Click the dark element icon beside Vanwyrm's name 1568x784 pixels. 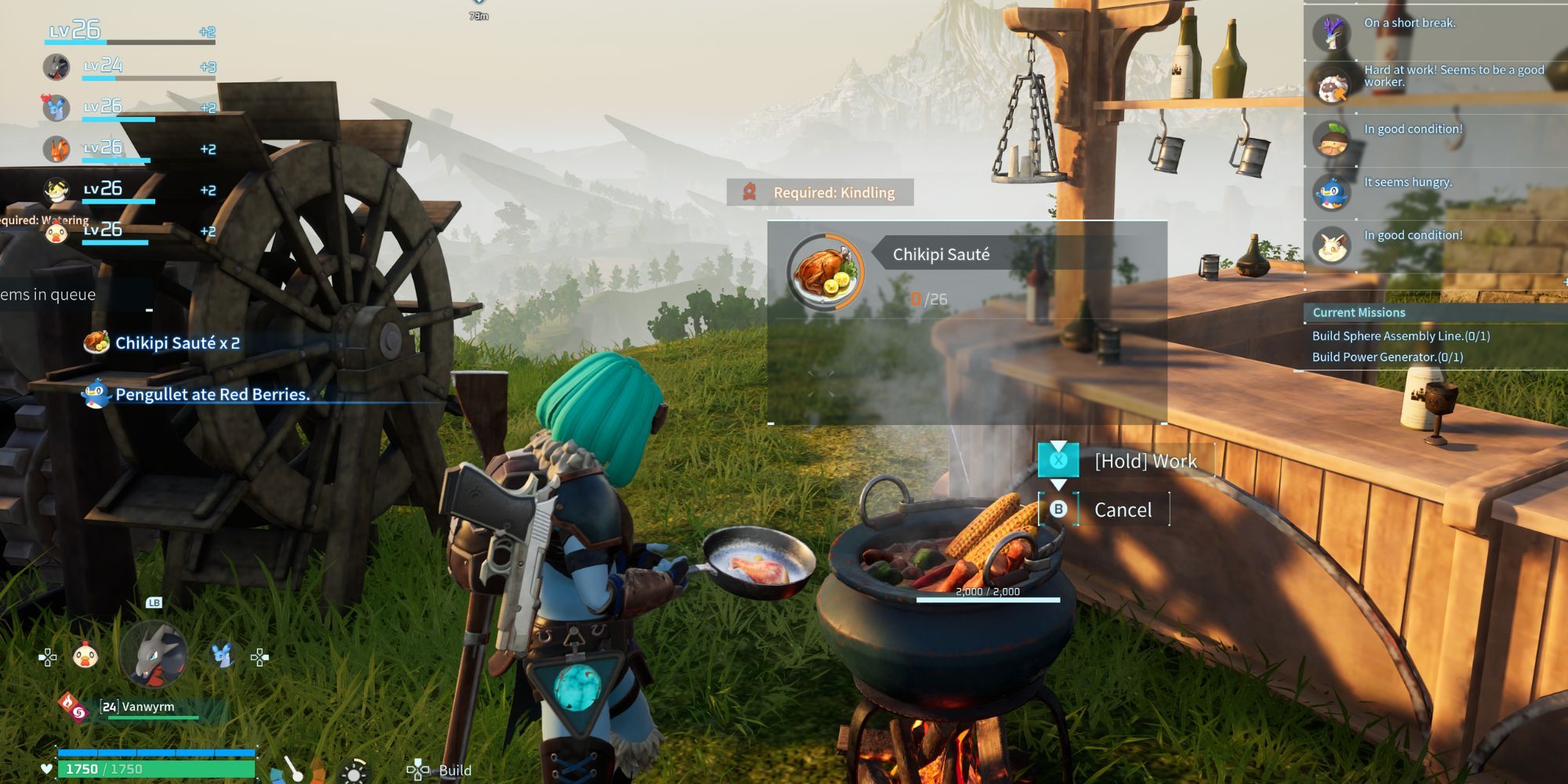(78, 713)
